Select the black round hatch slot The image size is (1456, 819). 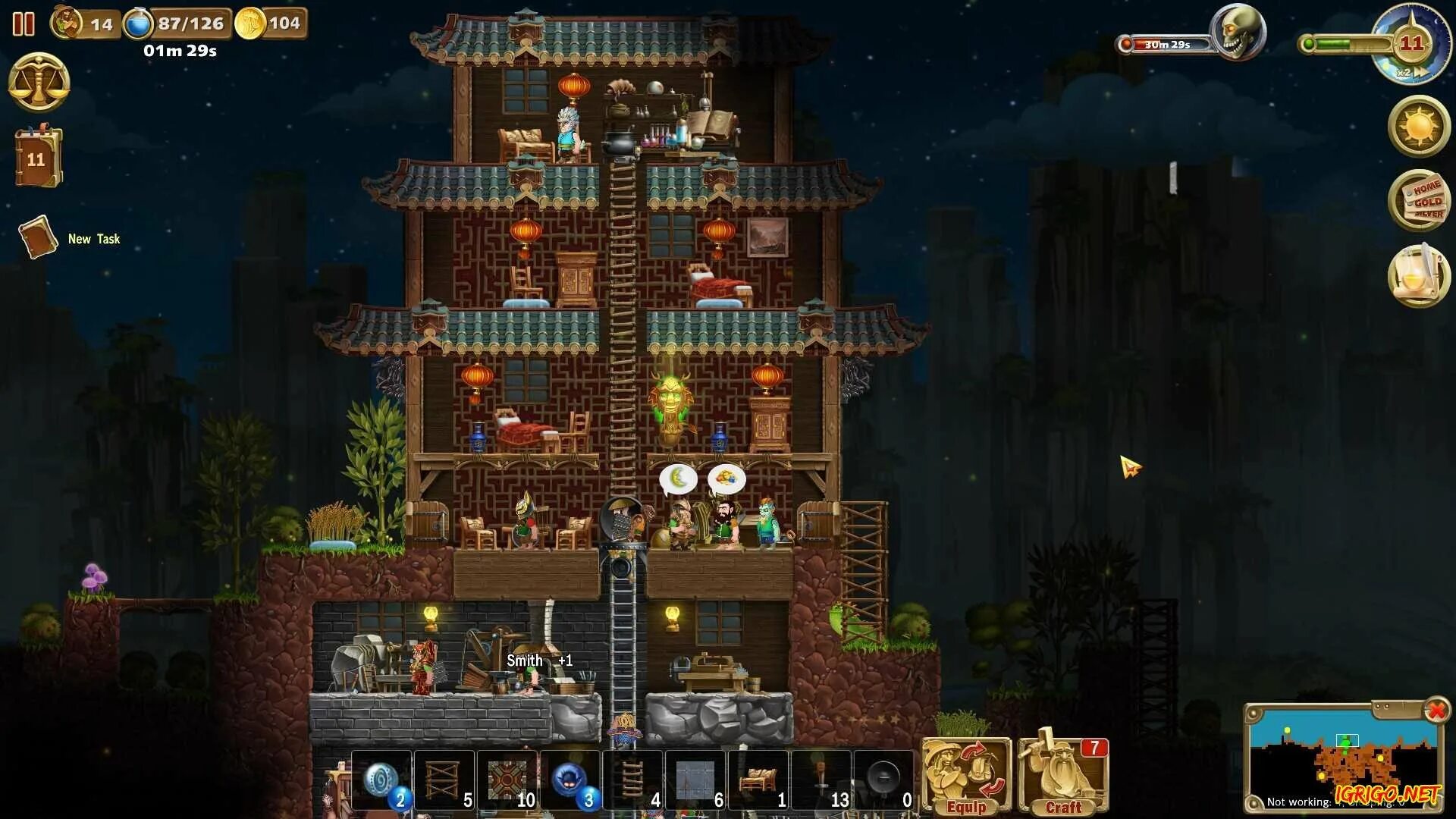[x=884, y=780]
